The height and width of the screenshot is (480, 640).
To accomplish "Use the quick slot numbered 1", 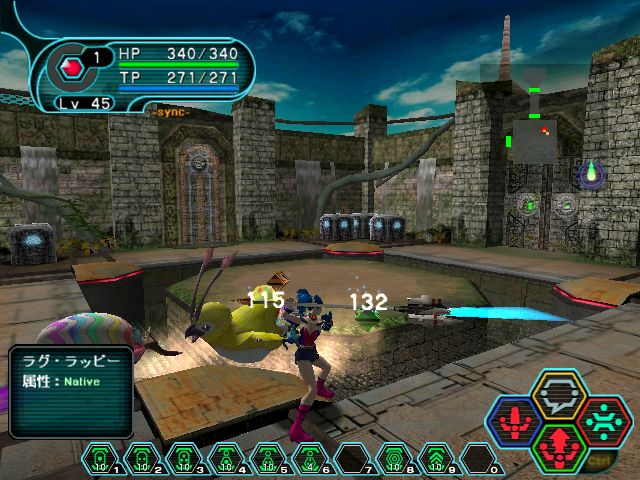I will 100,459.
